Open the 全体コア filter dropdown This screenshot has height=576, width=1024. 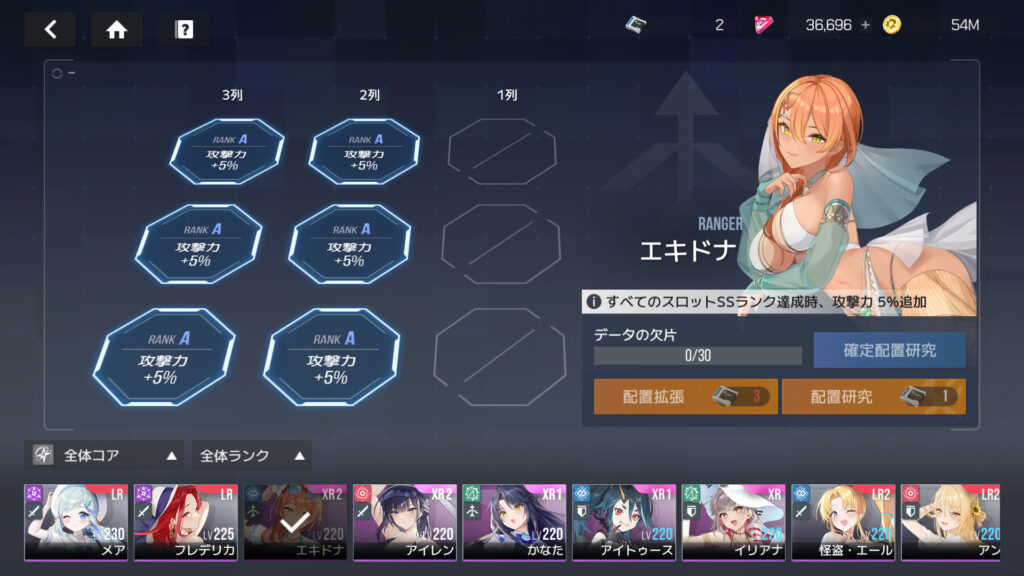[x=104, y=455]
